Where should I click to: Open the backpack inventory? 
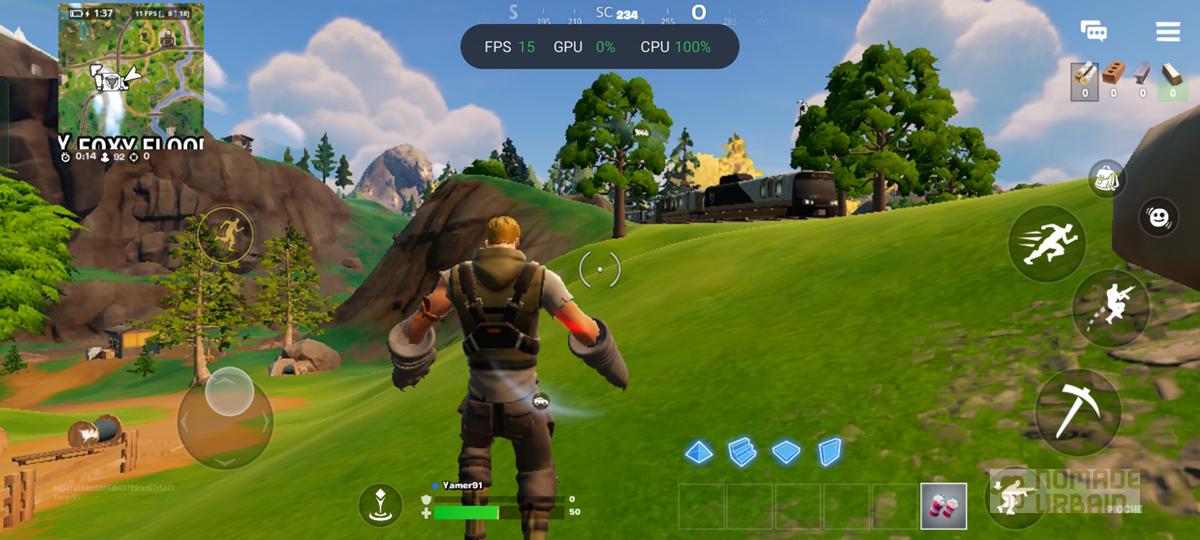tap(1107, 179)
